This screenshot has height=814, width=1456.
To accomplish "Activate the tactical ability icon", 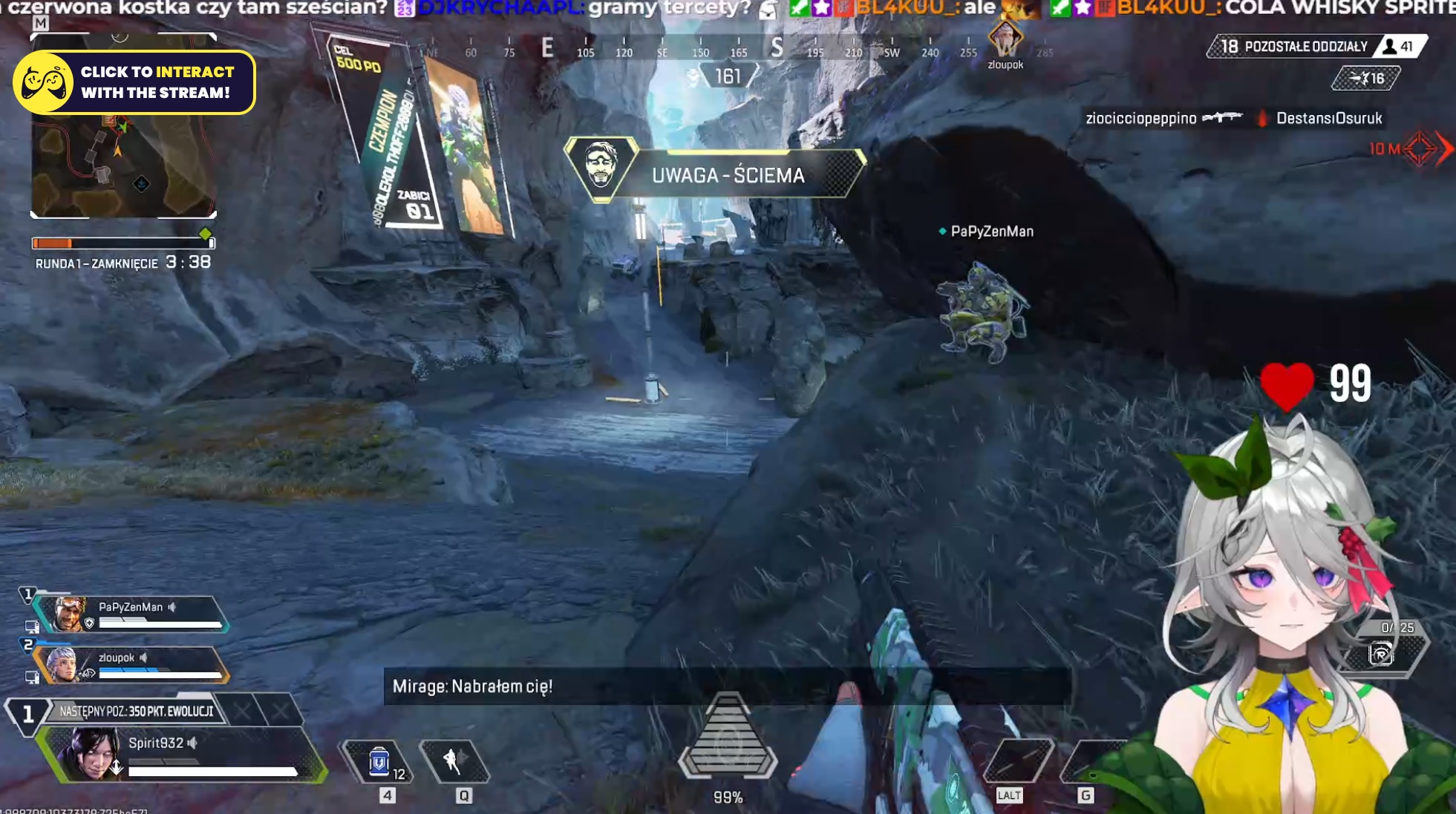I will pos(454,761).
